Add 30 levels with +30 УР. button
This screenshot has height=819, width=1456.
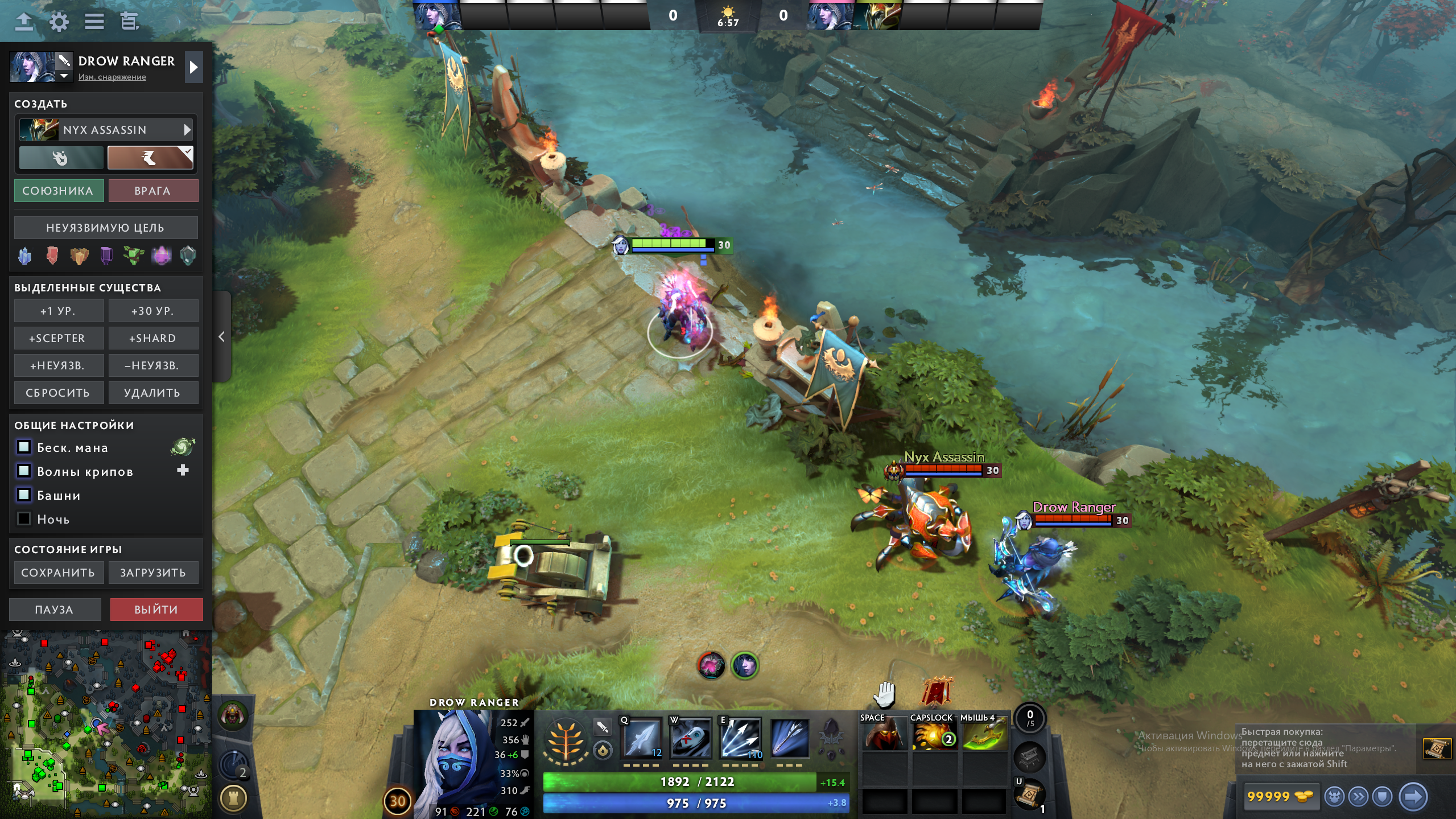153,311
